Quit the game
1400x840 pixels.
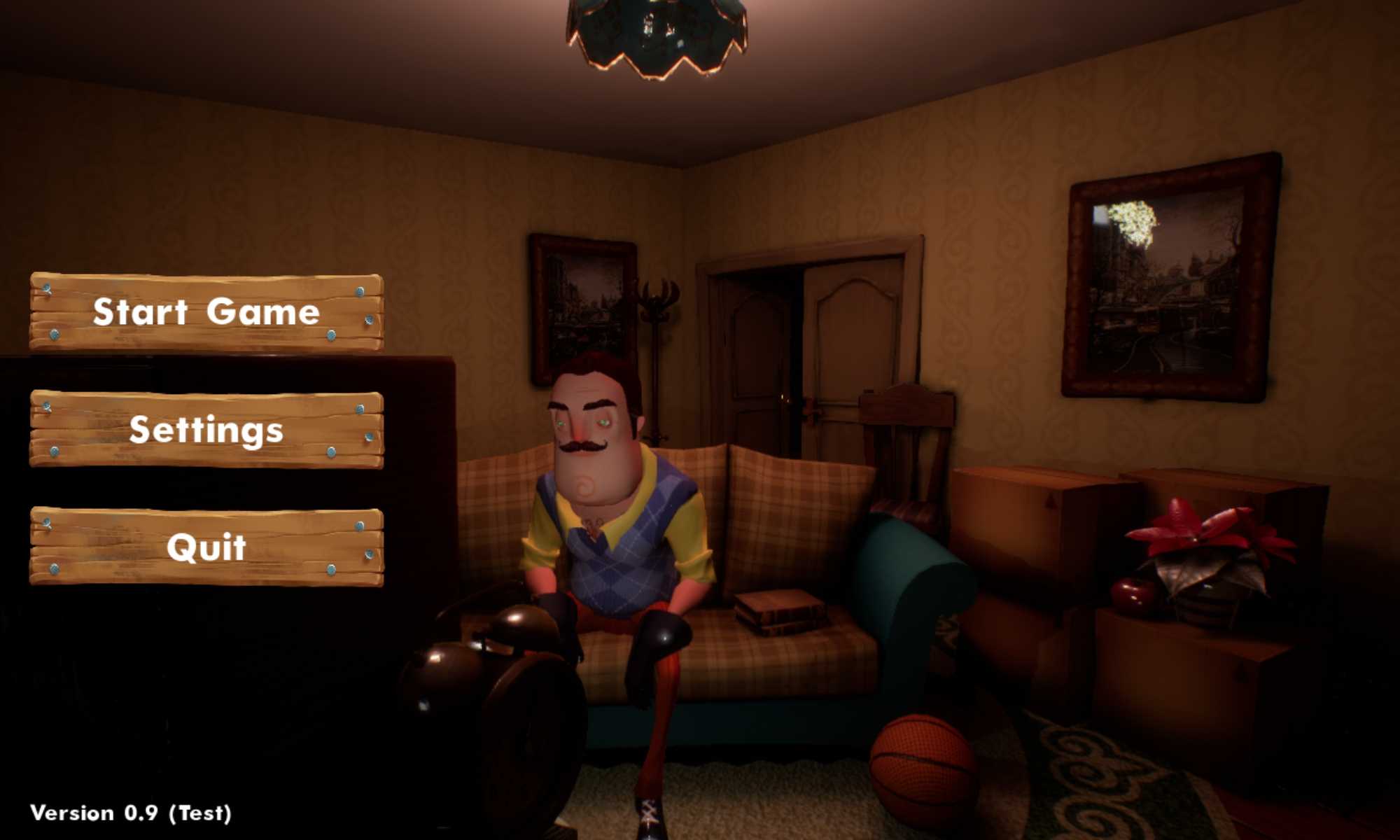pyautogui.click(x=206, y=547)
